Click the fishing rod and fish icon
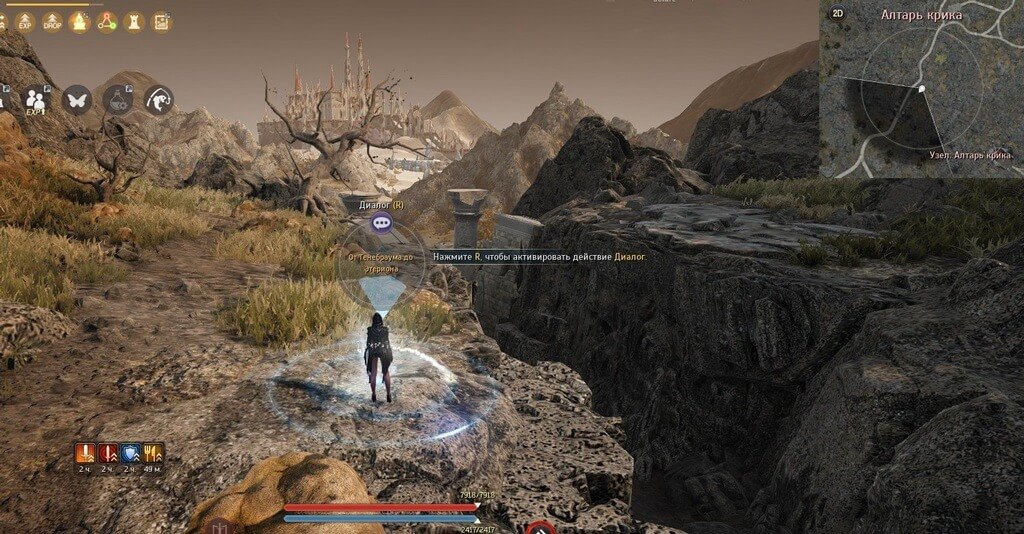This screenshot has width=1024, height=534. [158, 100]
